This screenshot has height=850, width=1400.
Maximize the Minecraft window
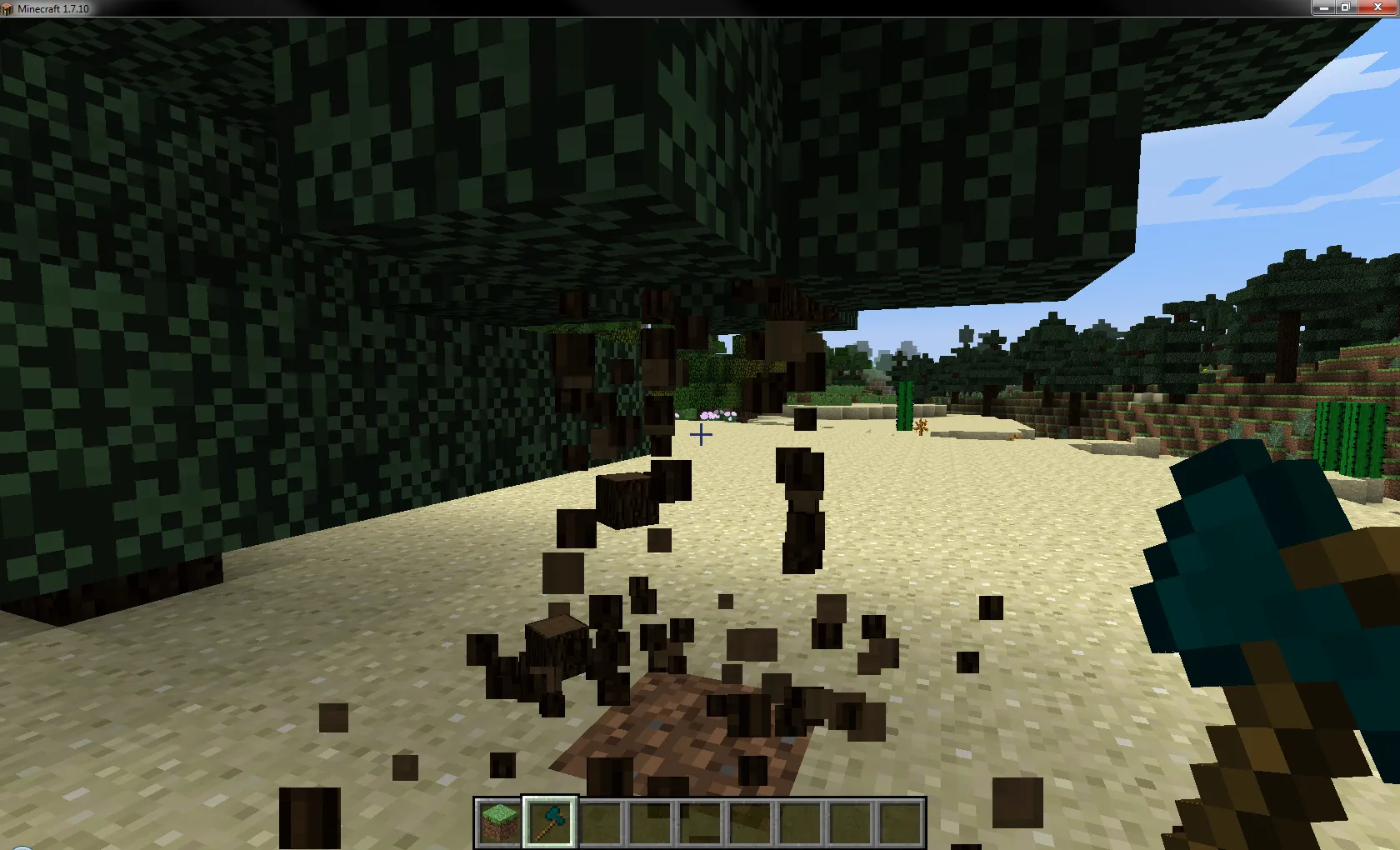tap(1344, 7)
